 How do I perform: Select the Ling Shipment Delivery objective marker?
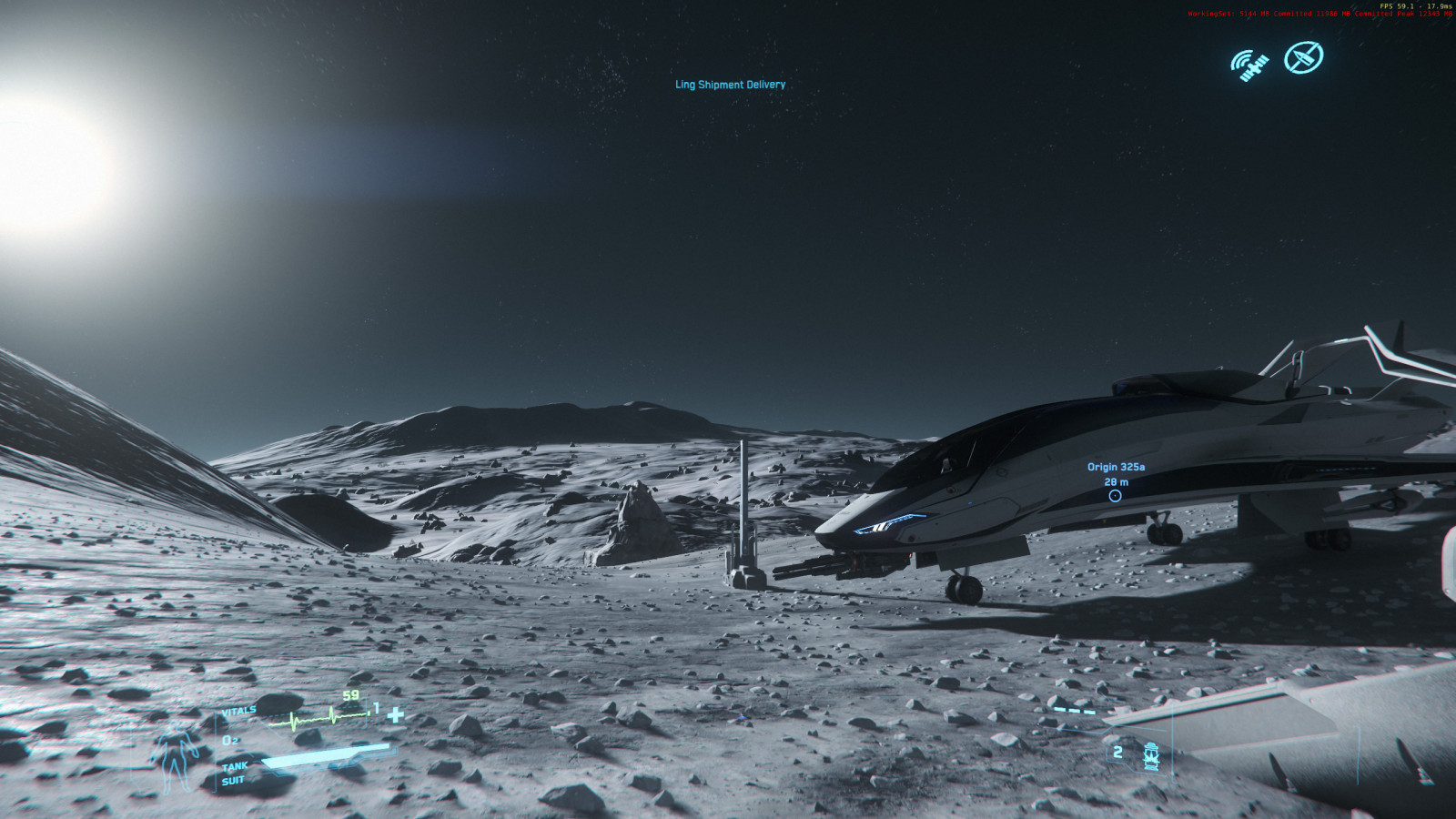(730, 85)
